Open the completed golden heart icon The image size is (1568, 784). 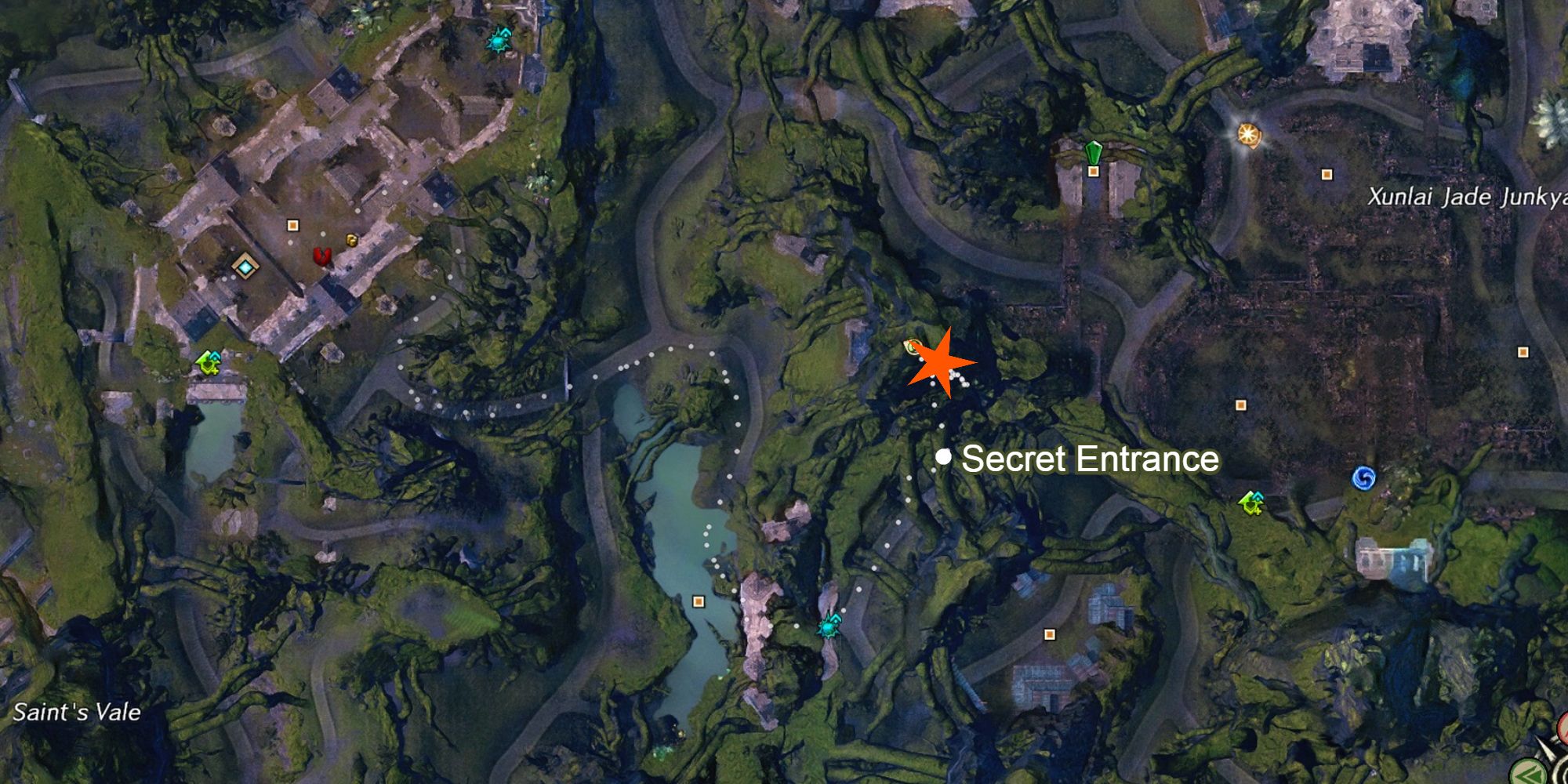click(x=351, y=241)
